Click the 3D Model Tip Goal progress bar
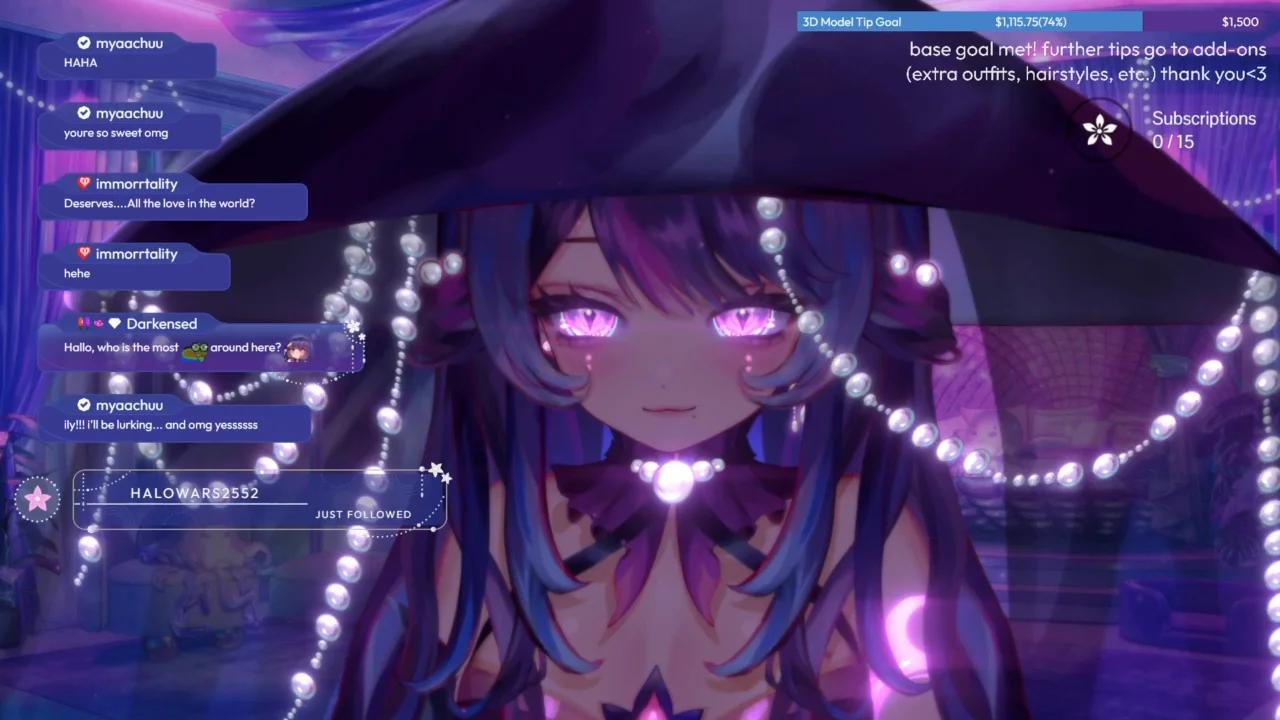1280x720 pixels. coord(970,21)
